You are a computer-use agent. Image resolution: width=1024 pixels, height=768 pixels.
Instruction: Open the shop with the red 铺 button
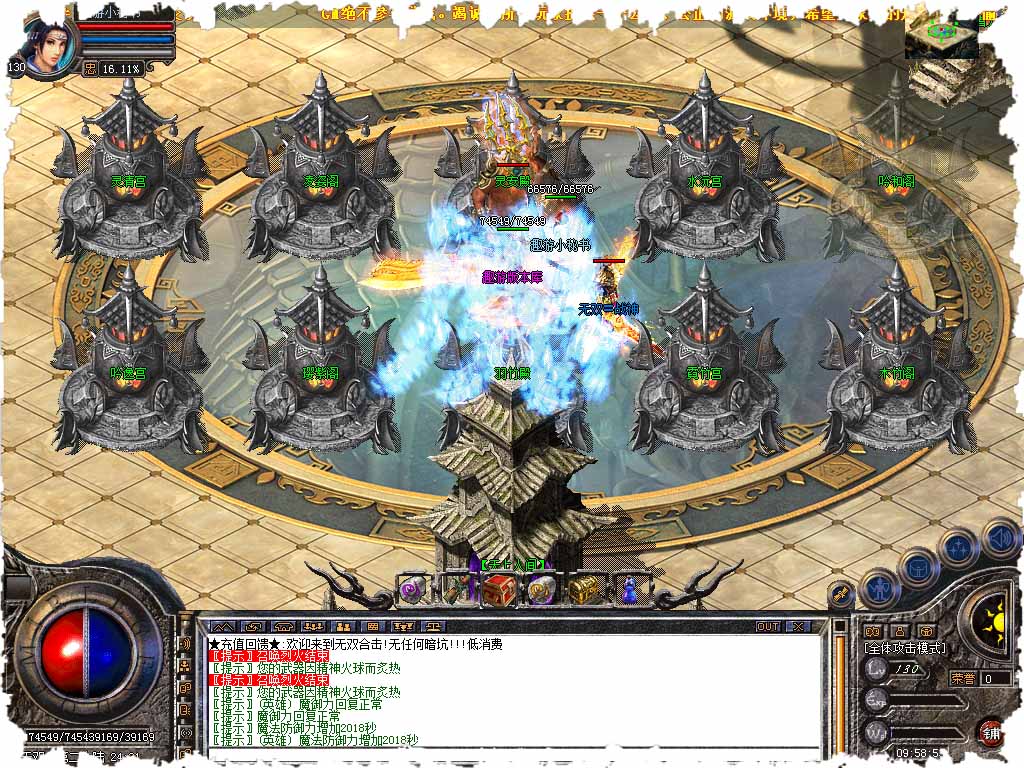[991, 730]
